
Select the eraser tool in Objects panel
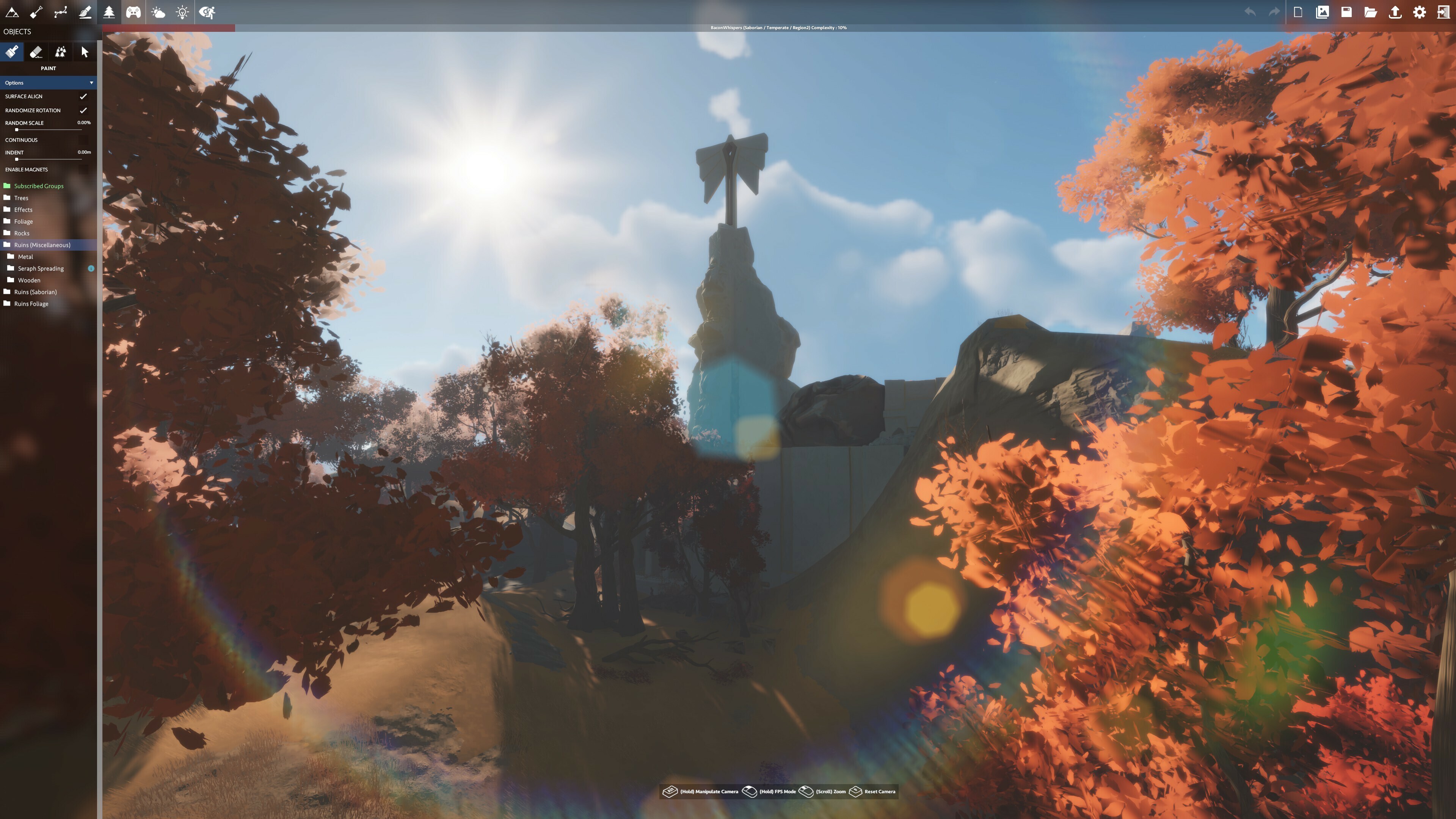point(36,52)
